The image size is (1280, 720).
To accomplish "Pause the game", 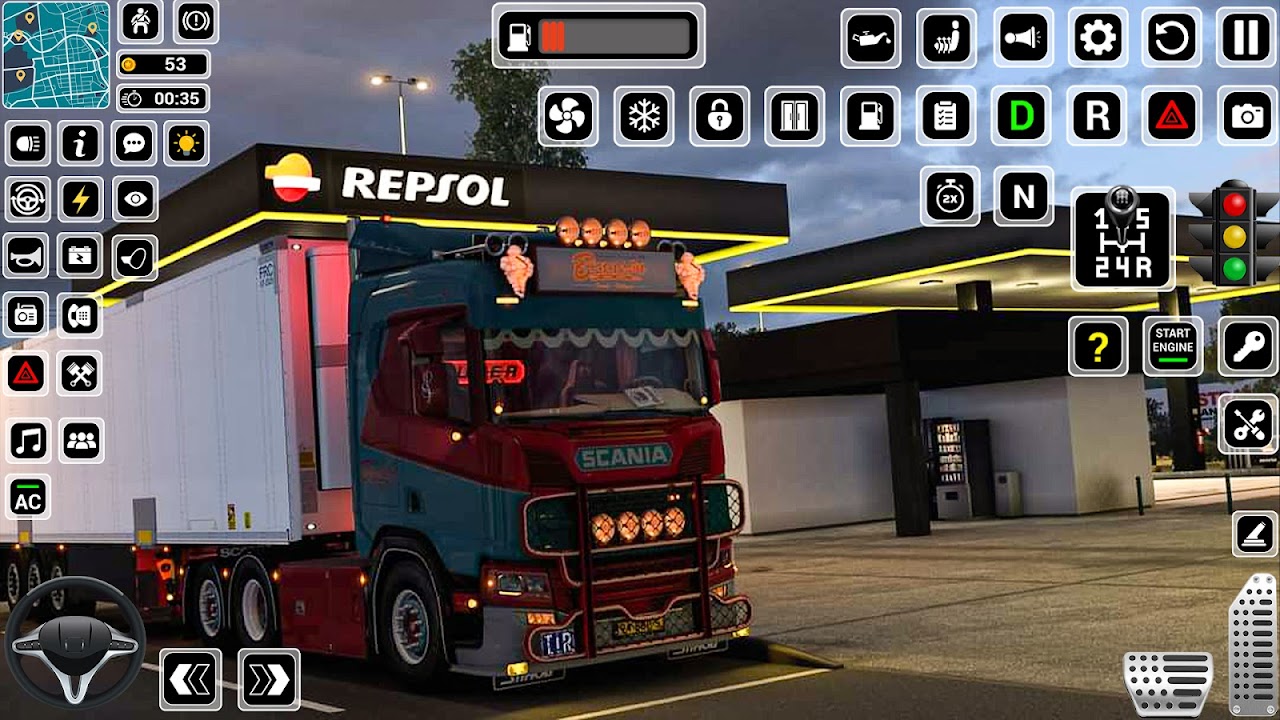I will [1246, 39].
